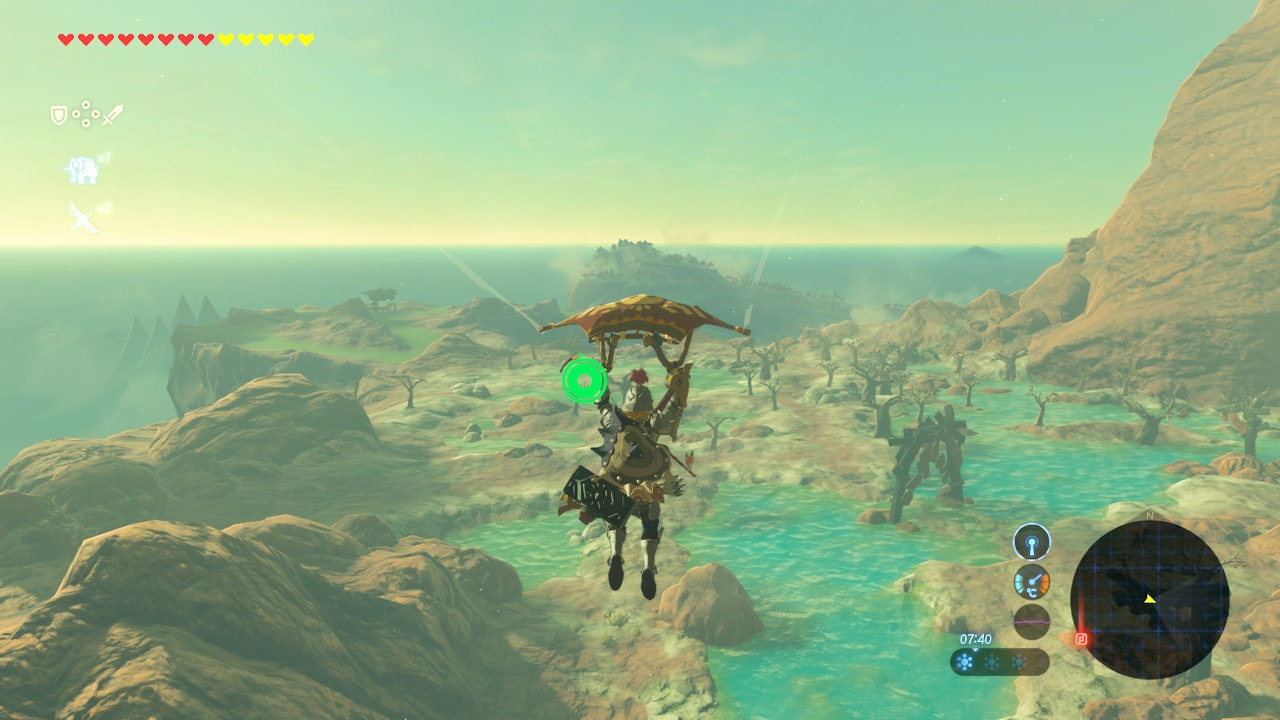1280x720 pixels.
Task: Click the Sheikah Sensor icon
Action: 1031,543
